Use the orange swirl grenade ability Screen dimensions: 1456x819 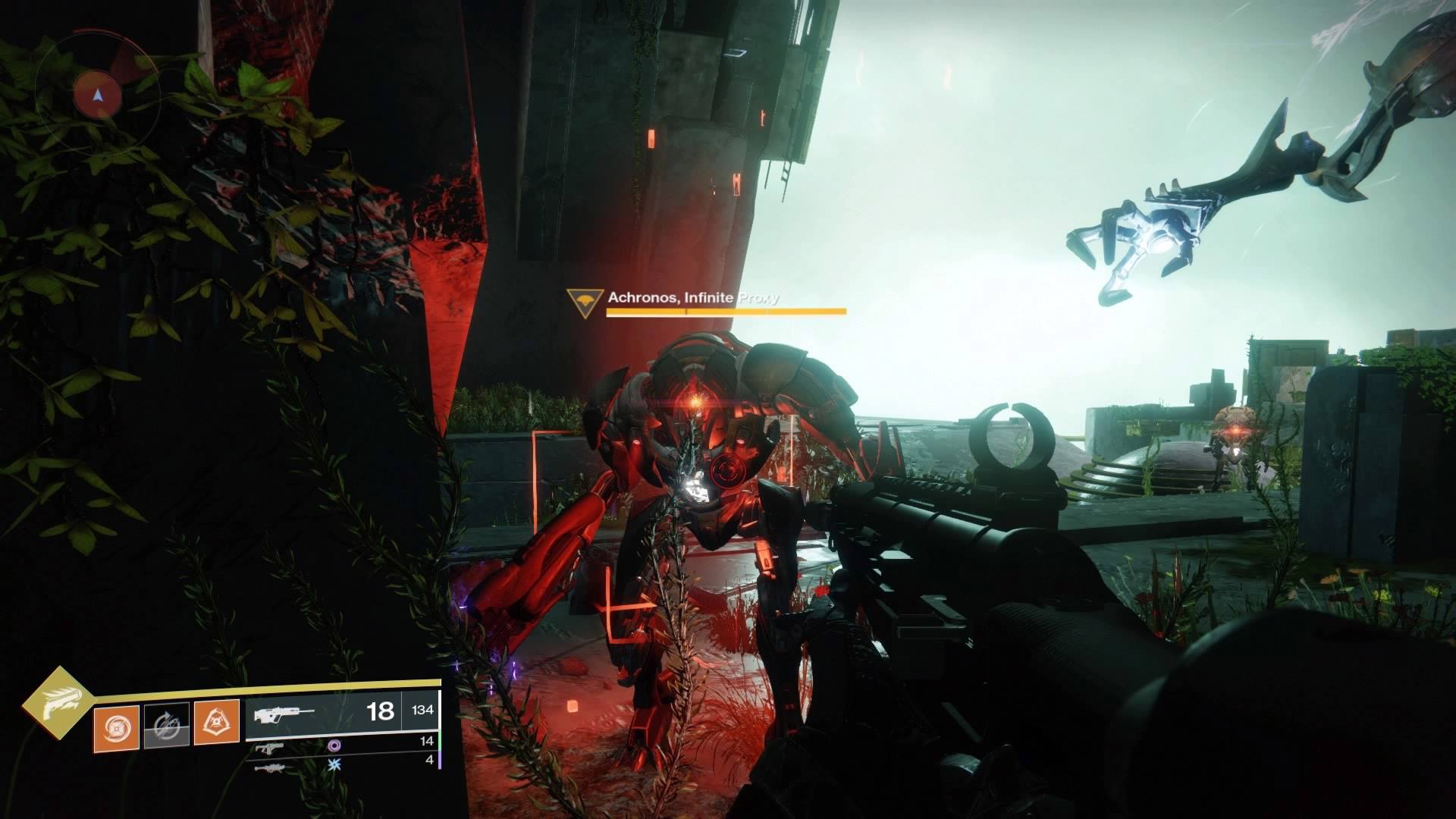coord(116,728)
